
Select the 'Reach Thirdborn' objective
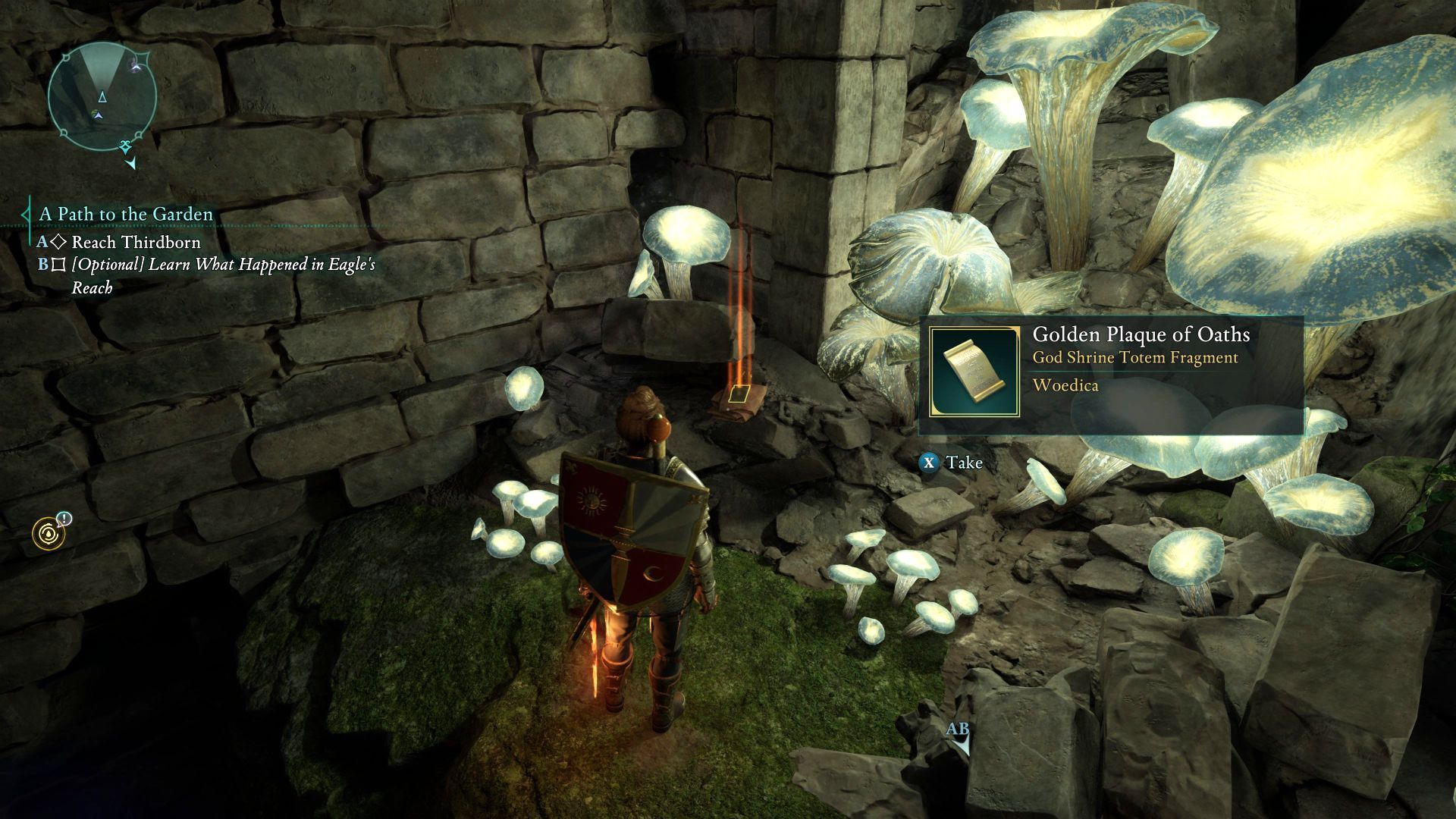136,243
